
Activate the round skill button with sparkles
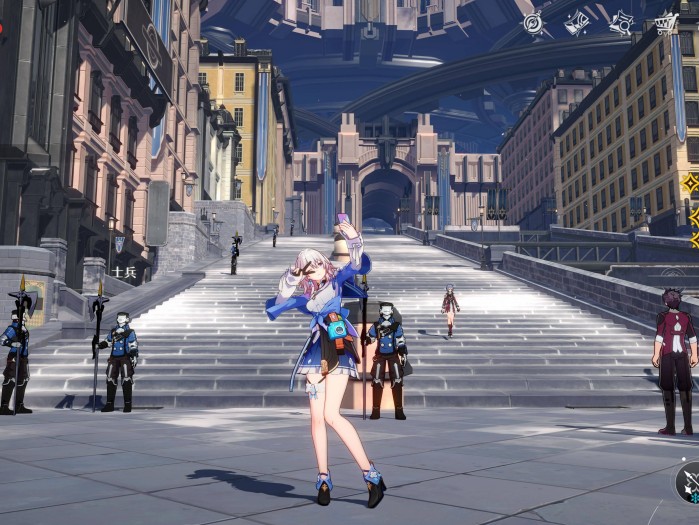690,481
